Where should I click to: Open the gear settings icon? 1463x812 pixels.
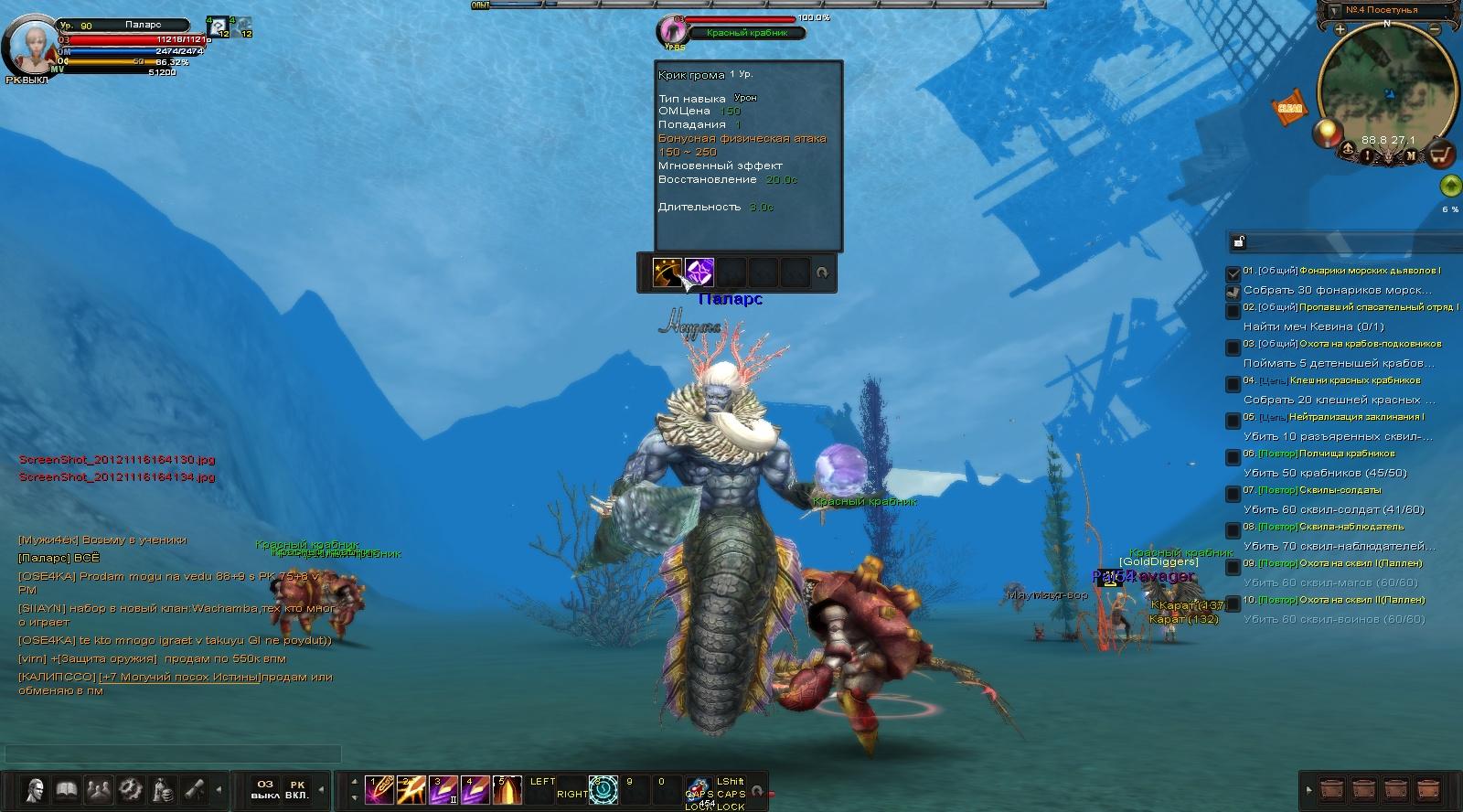click(130, 789)
